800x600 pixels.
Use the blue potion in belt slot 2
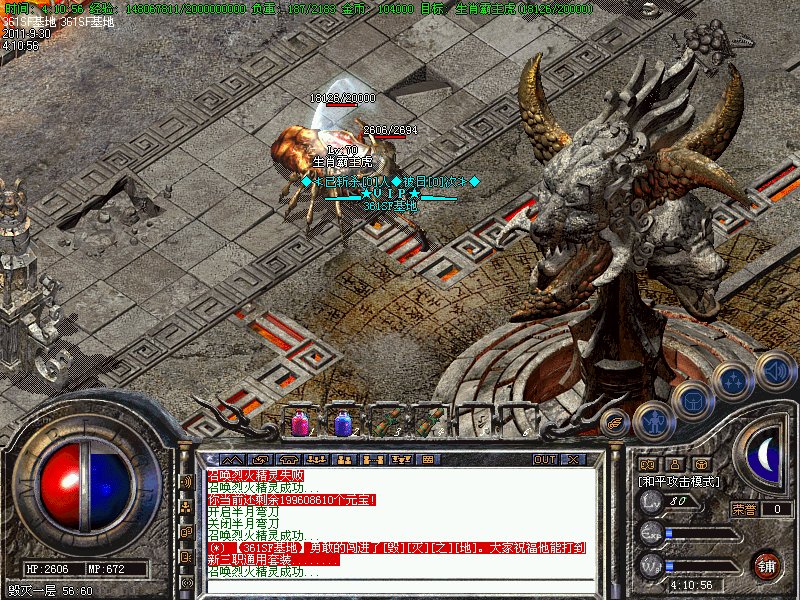(x=342, y=423)
